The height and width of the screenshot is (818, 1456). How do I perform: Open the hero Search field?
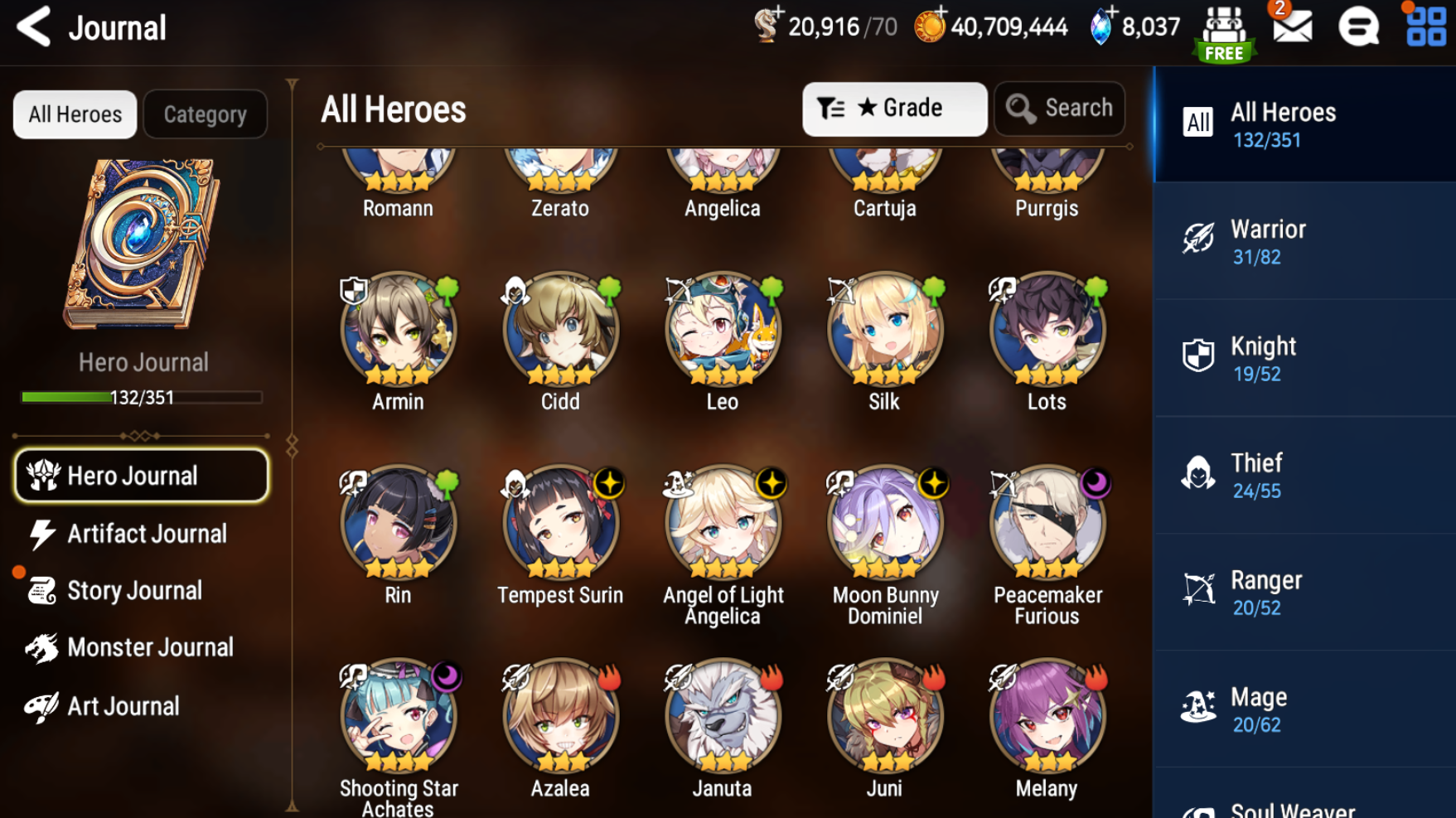[x=1059, y=109]
